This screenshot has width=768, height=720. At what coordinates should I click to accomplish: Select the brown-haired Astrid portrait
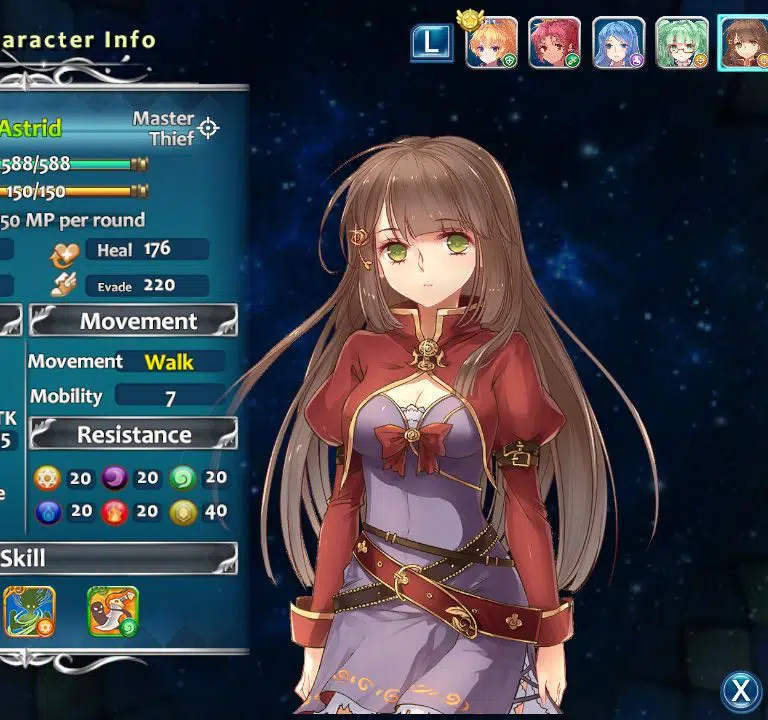(744, 43)
